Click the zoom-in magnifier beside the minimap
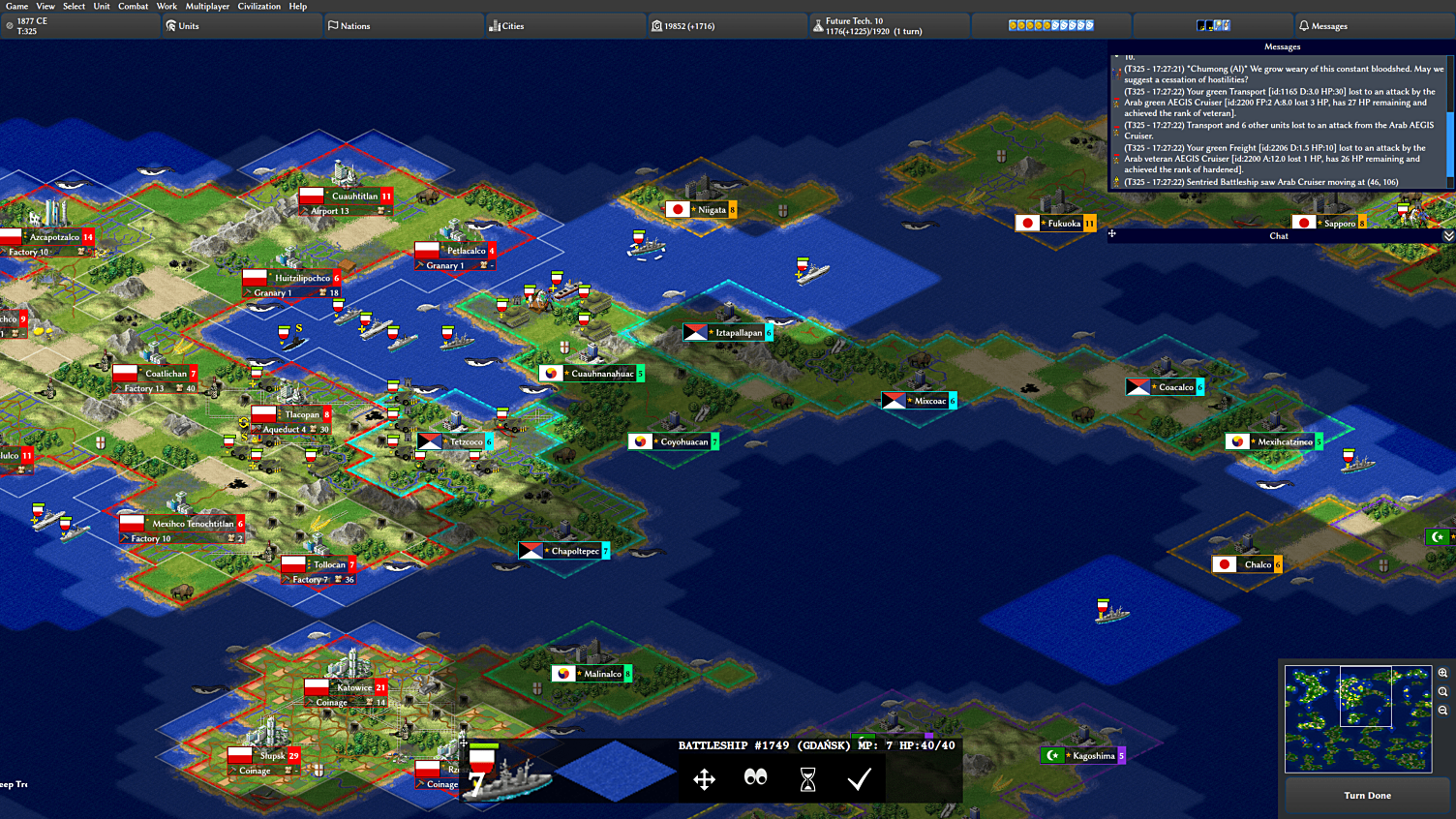Viewport: 1456px width, 819px height. (x=1441, y=675)
